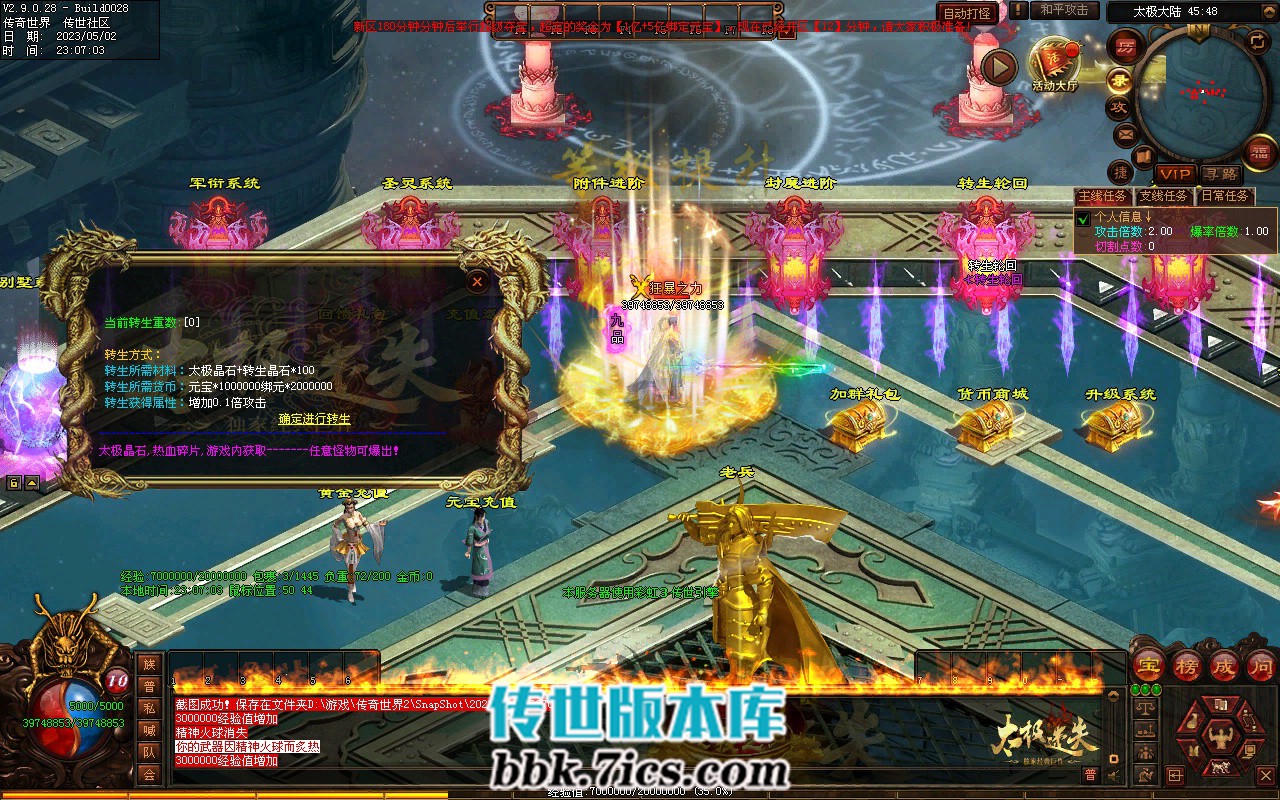Open the 榜 ranking button
The height and width of the screenshot is (800, 1280).
click(1187, 665)
